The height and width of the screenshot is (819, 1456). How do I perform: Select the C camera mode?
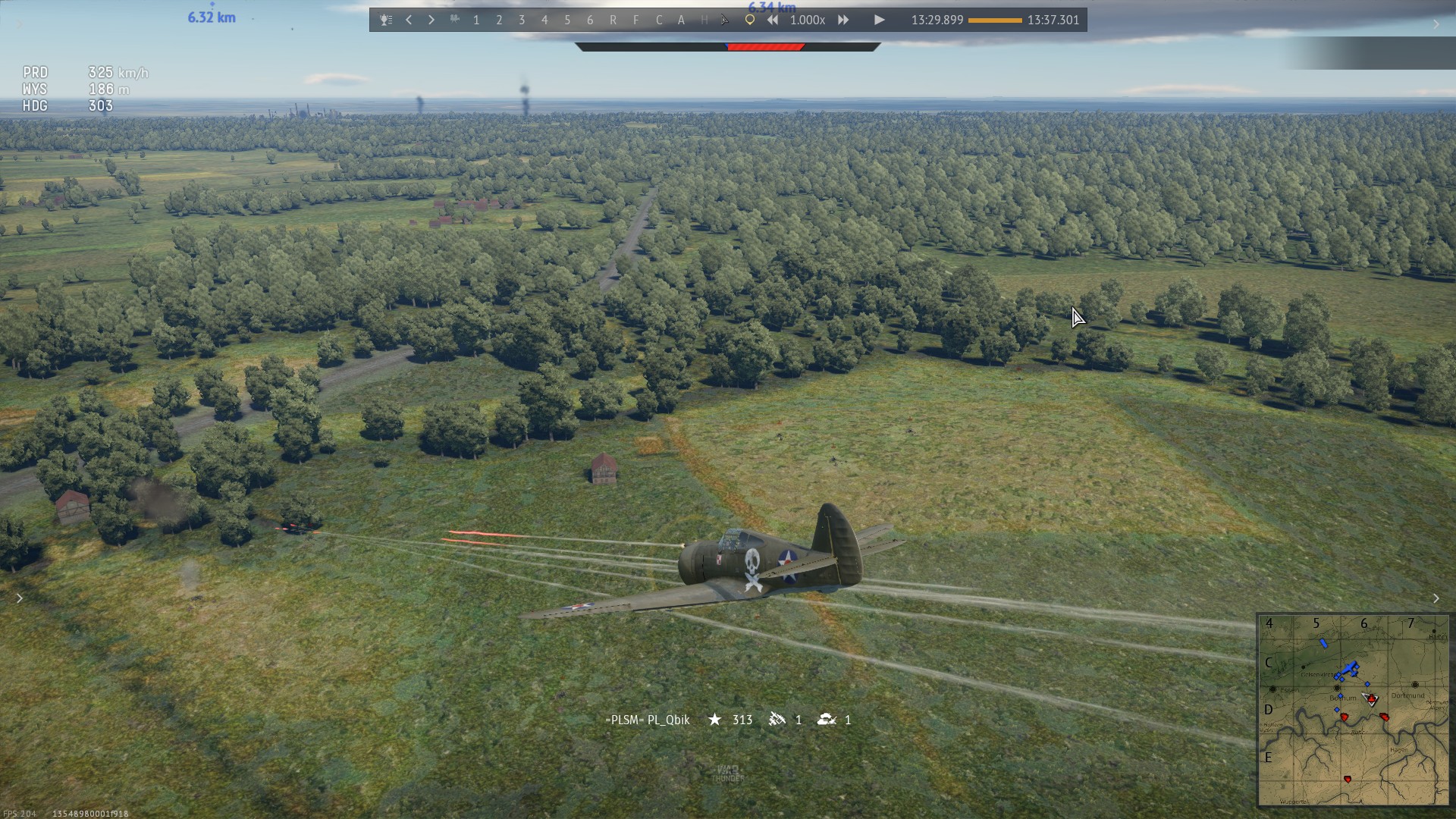coord(658,20)
